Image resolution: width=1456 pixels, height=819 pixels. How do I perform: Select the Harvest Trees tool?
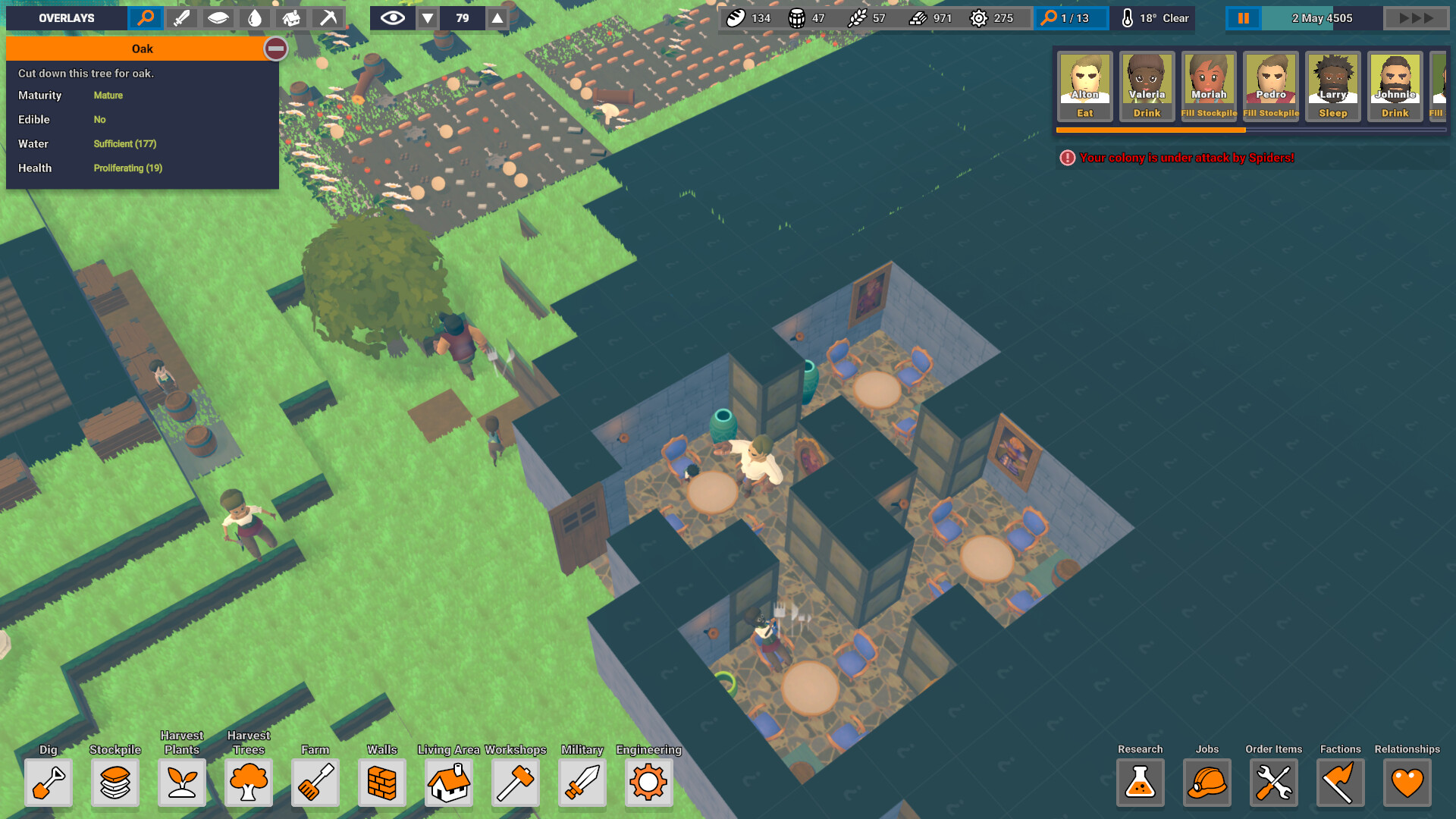click(x=249, y=783)
